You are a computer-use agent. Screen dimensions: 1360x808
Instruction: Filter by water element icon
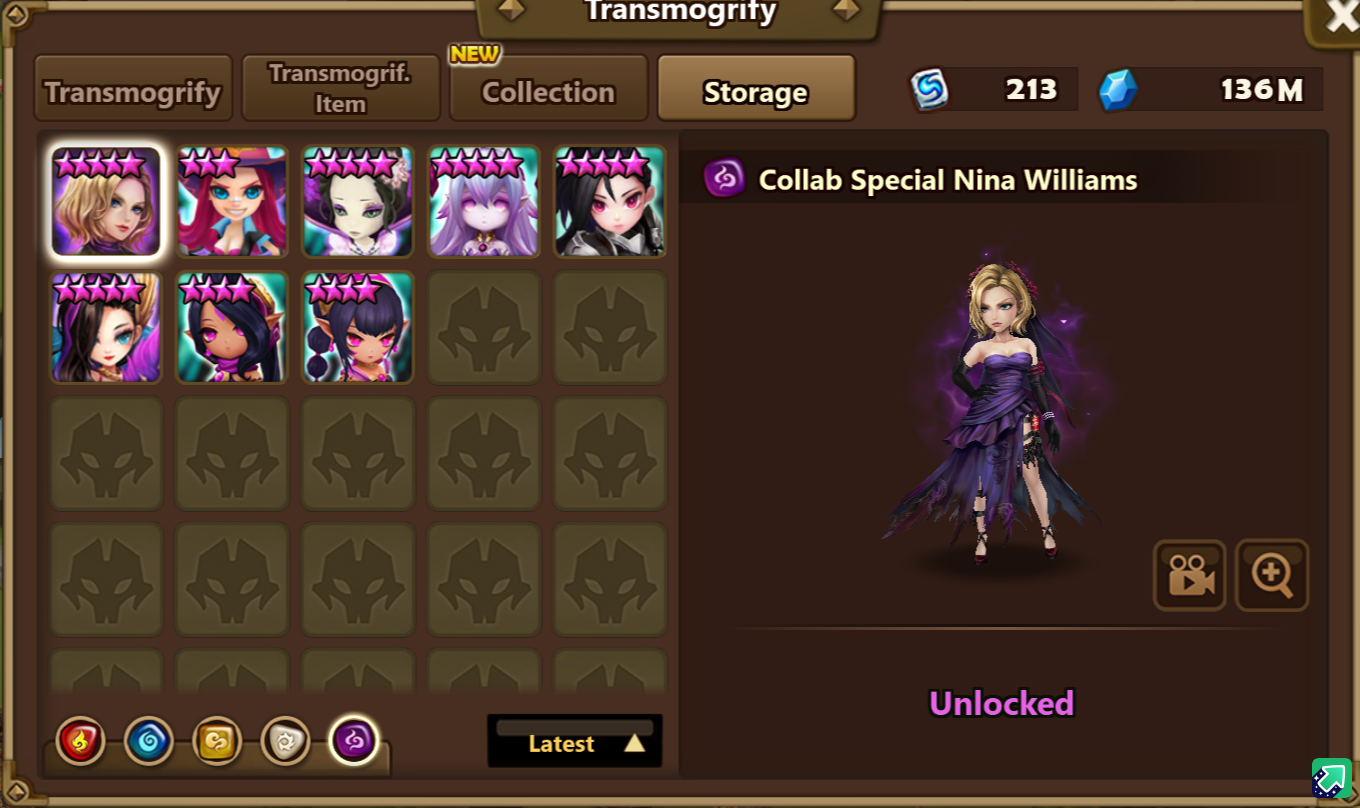tap(149, 741)
